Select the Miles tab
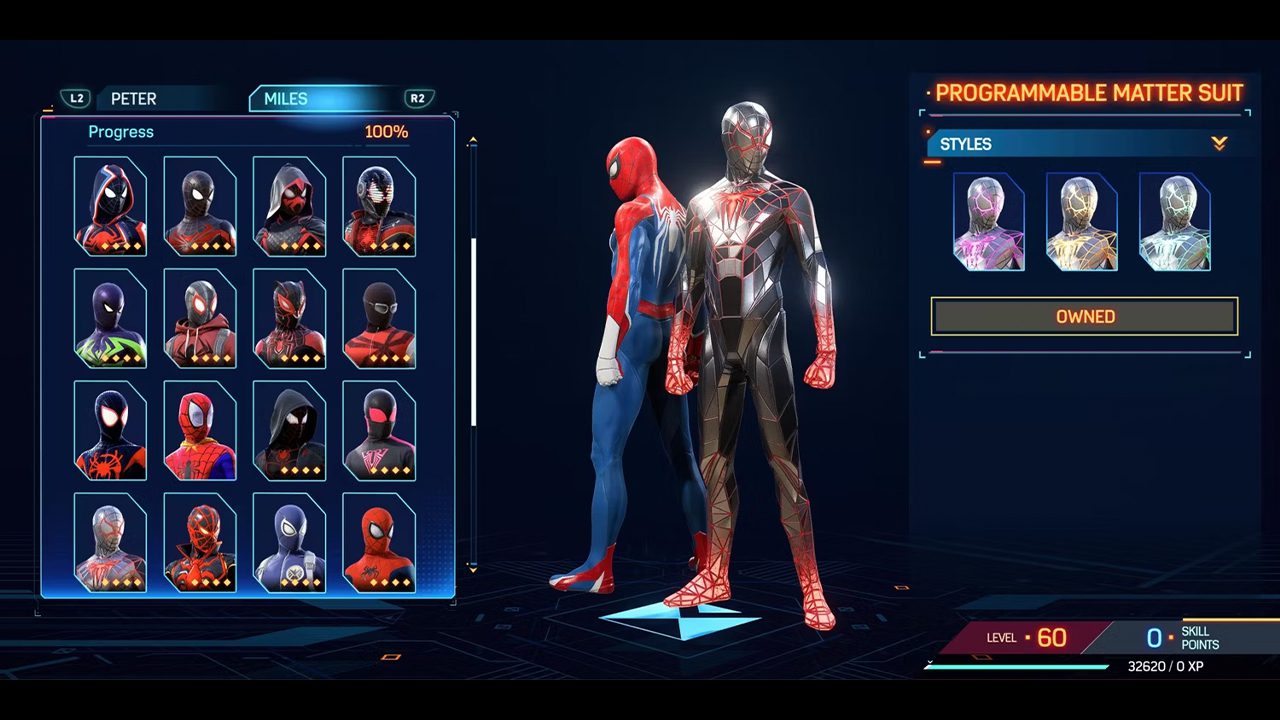The image size is (1280, 720). coord(286,99)
